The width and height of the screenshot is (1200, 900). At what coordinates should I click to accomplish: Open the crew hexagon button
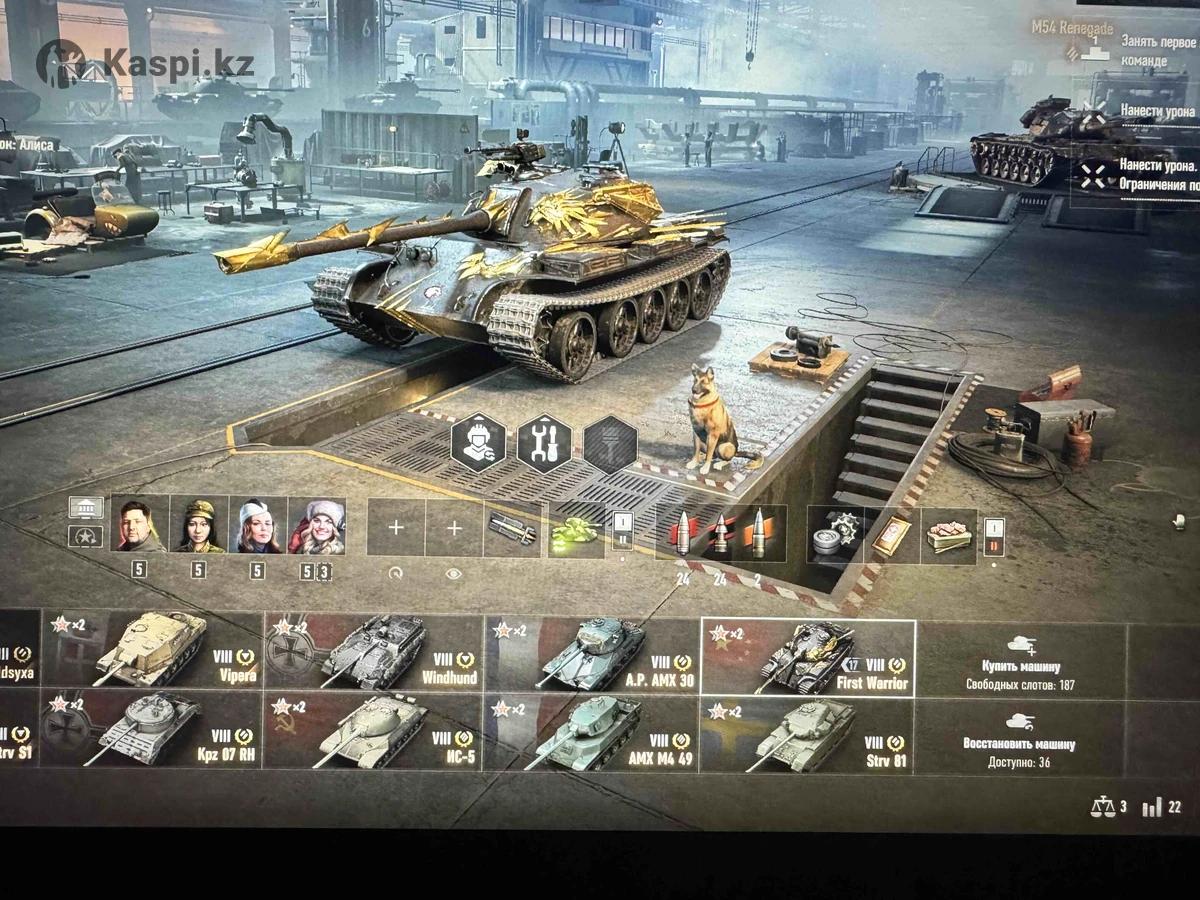[478, 443]
